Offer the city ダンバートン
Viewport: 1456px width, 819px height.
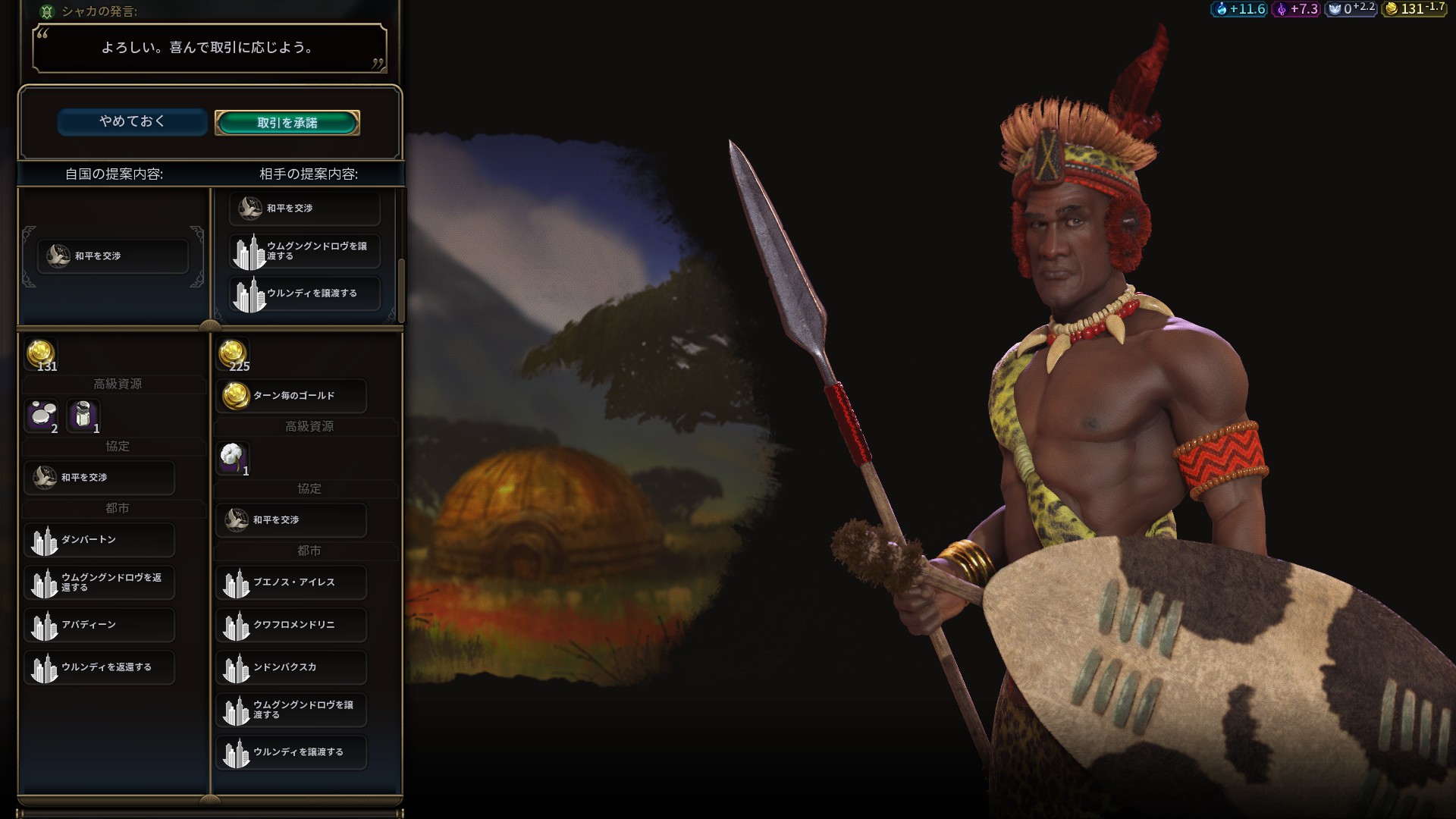coord(99,540)
